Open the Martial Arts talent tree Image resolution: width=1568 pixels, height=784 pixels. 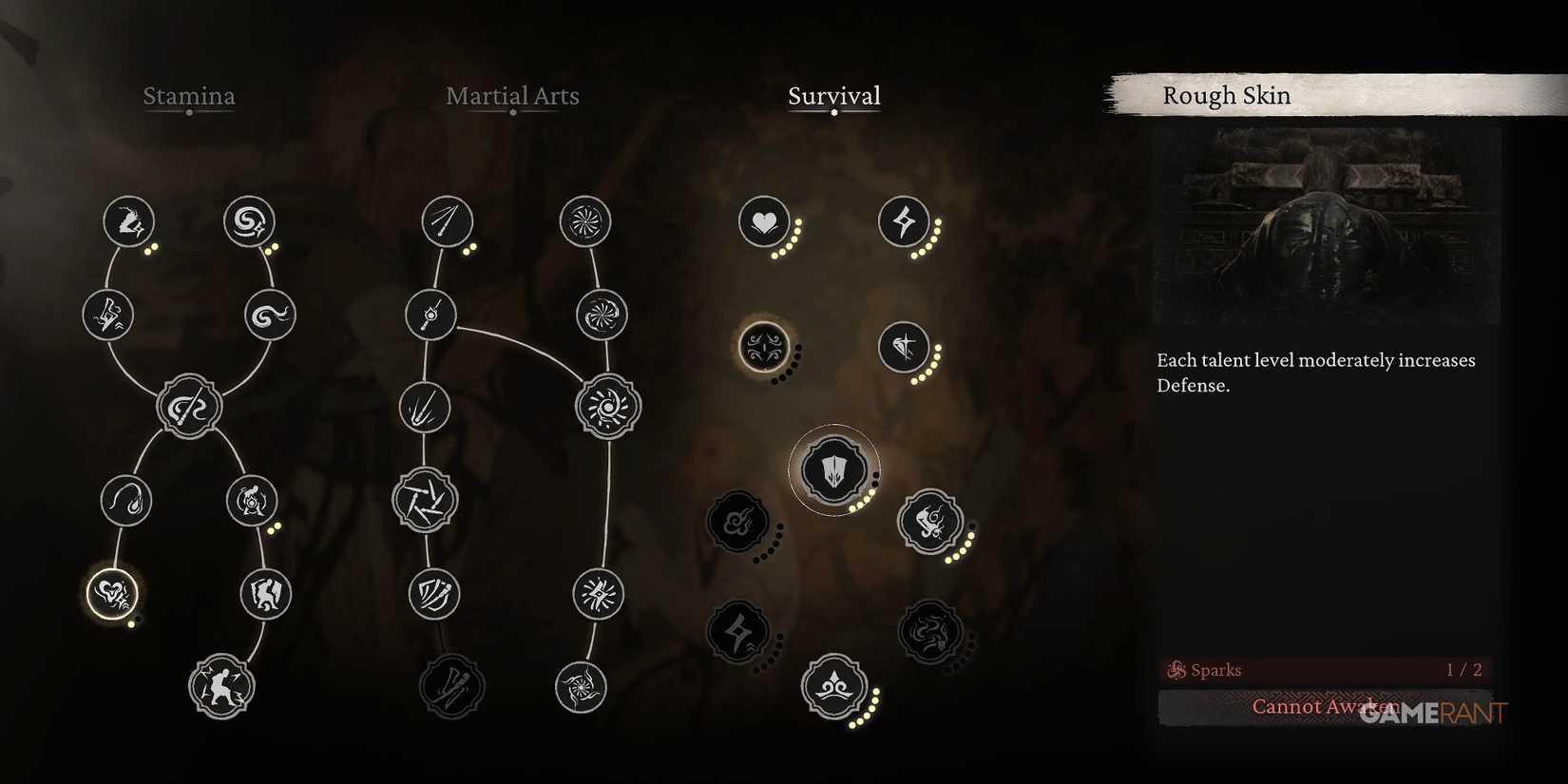(x=511, y=96)
